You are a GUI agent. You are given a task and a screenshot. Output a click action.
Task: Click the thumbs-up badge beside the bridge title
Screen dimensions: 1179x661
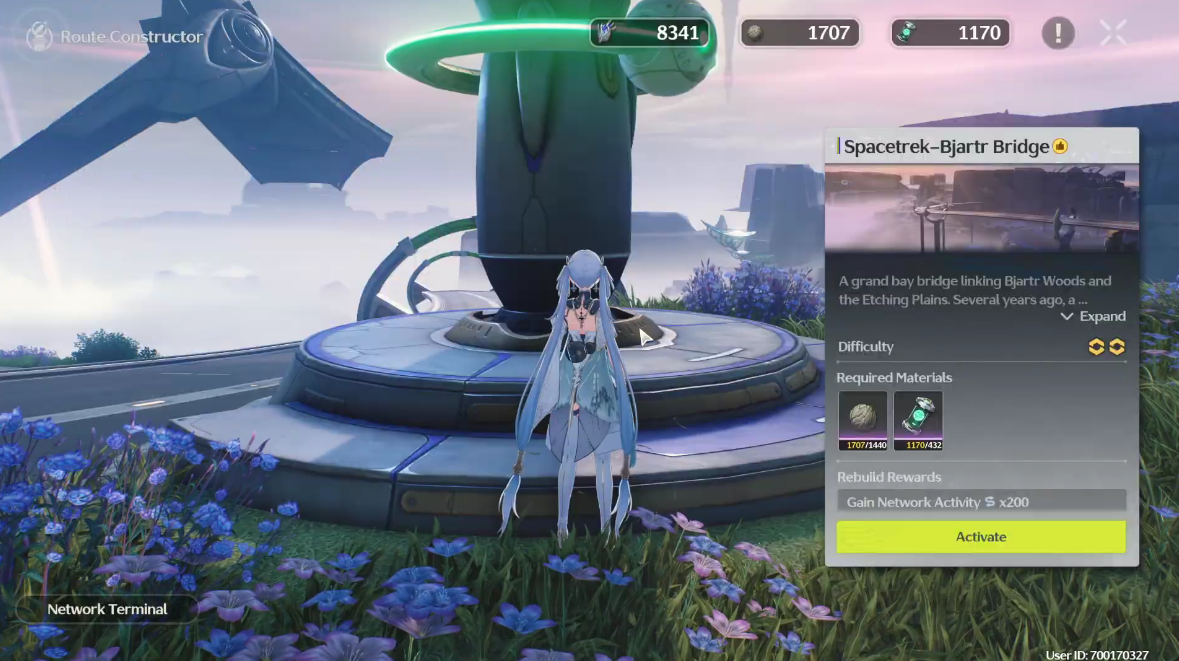(1060, 147)
